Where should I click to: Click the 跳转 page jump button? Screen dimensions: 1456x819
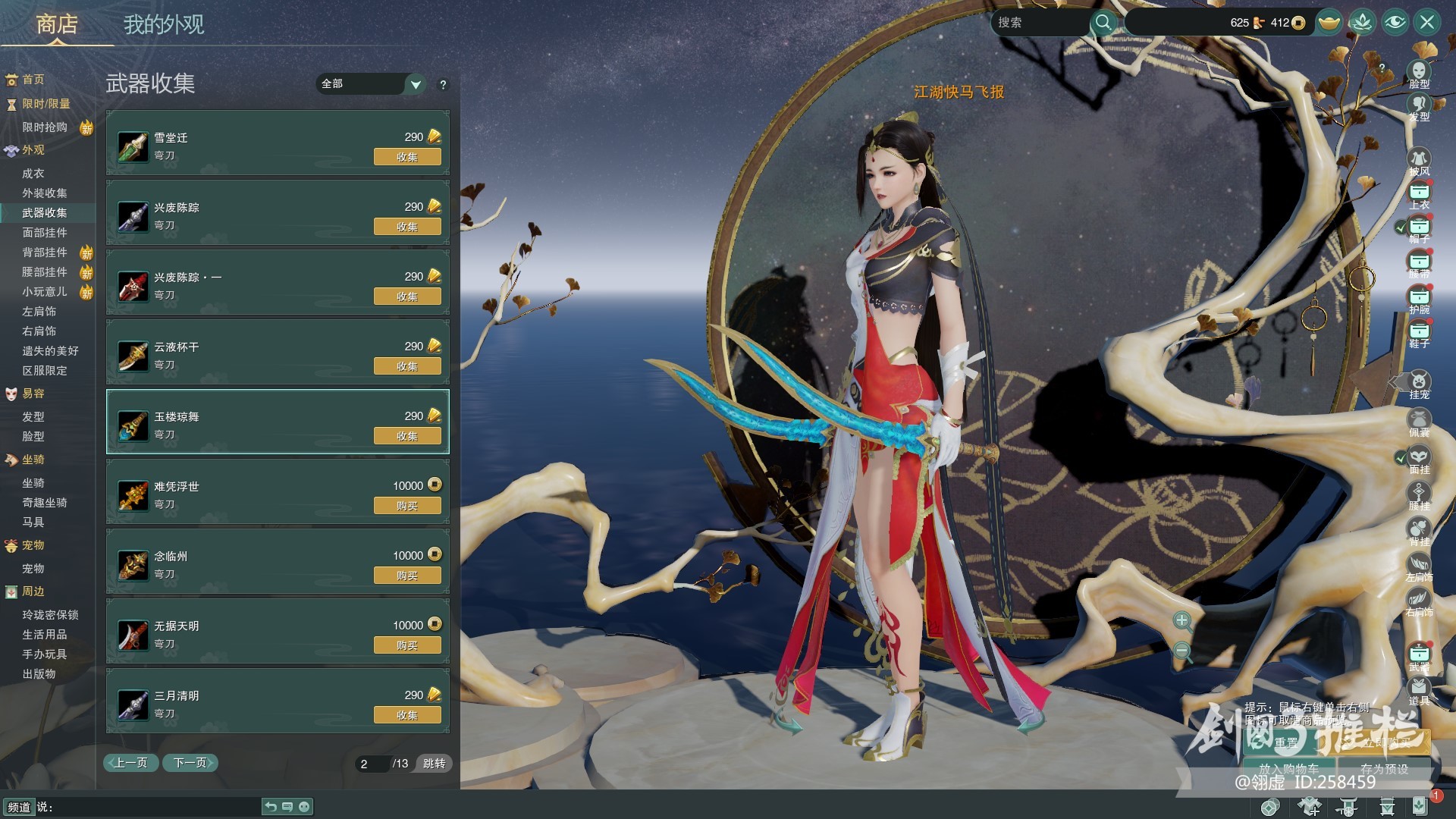tap(435, 764)
